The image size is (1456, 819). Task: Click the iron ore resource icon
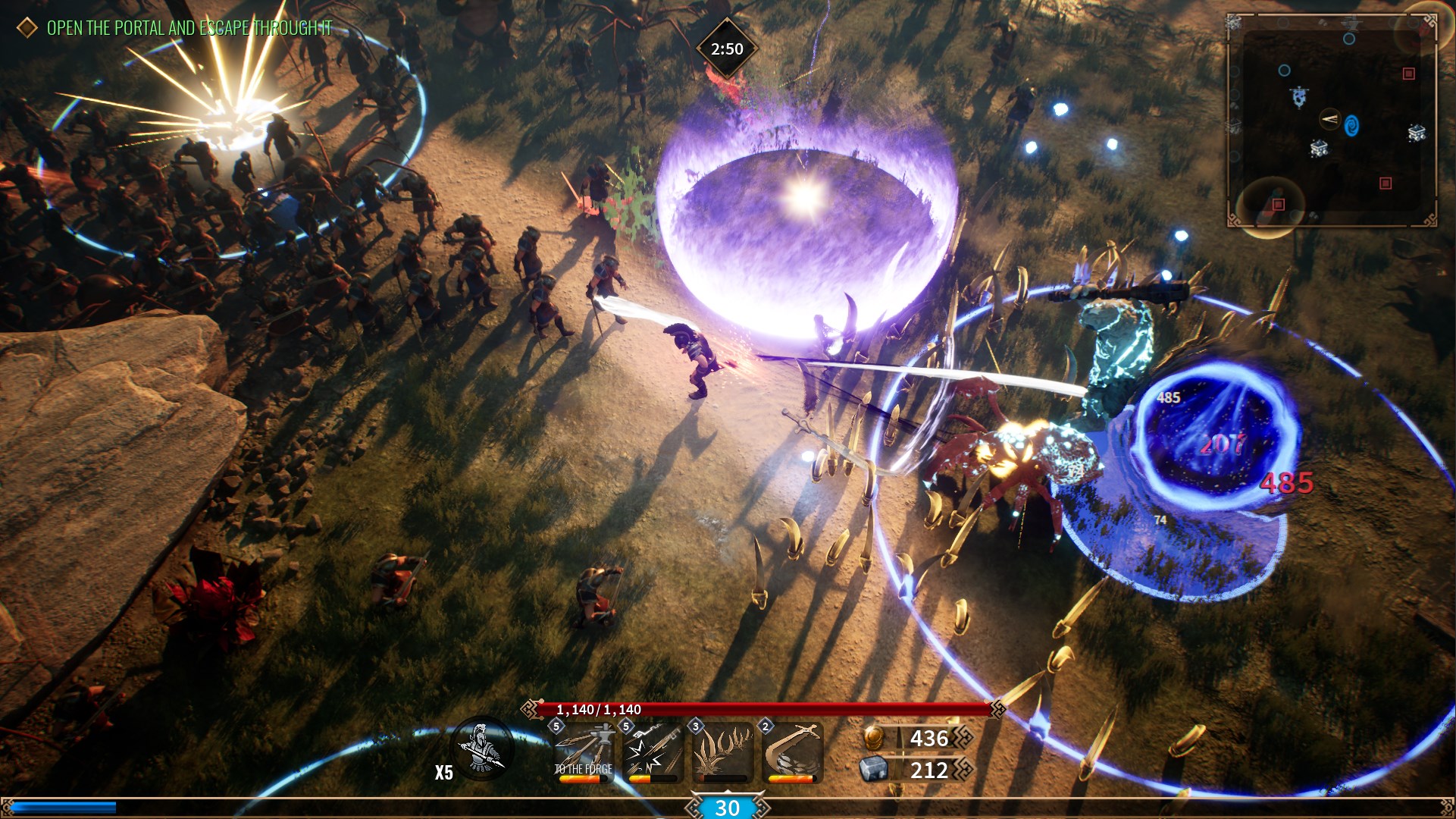tap(874, 770)
